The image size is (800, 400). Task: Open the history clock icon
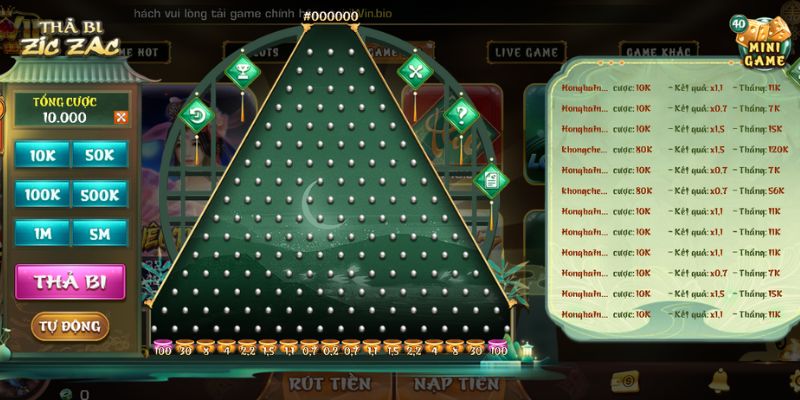point(197,115)
